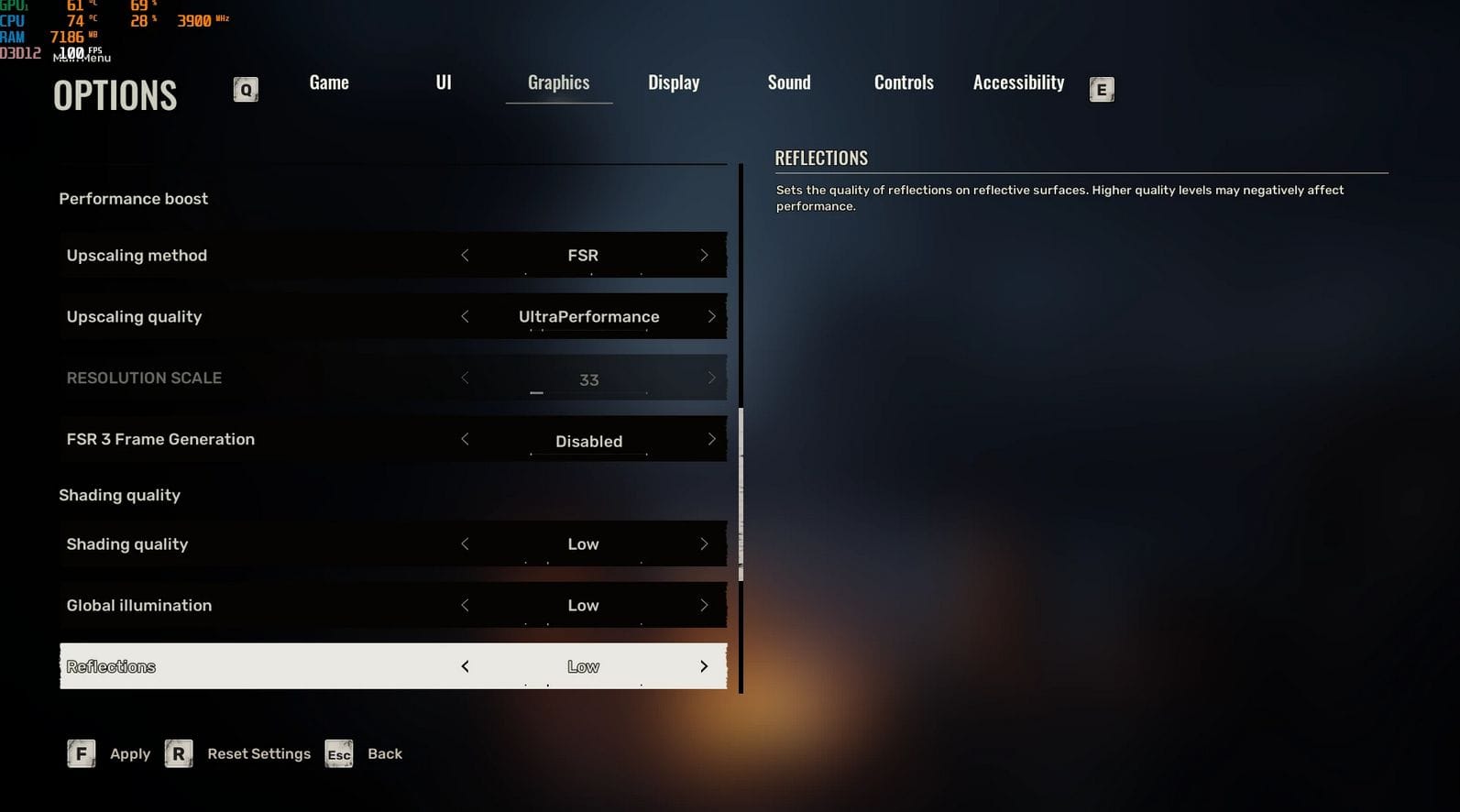This screenshot has width=1460, height=812.
Task: Switch to the Display tab
Action: pos(674,82)
